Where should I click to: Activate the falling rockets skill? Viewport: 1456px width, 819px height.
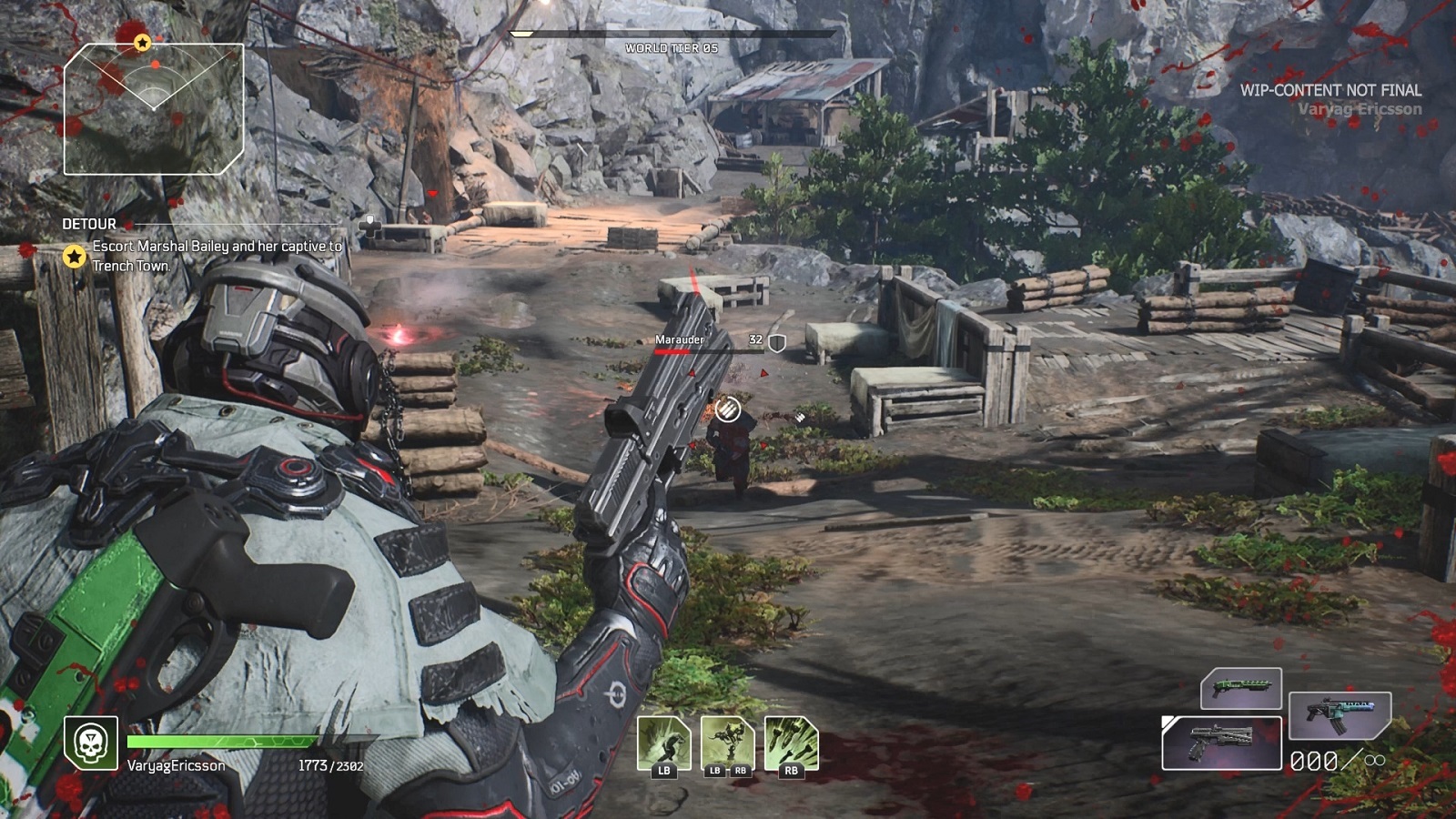[791, 743]
